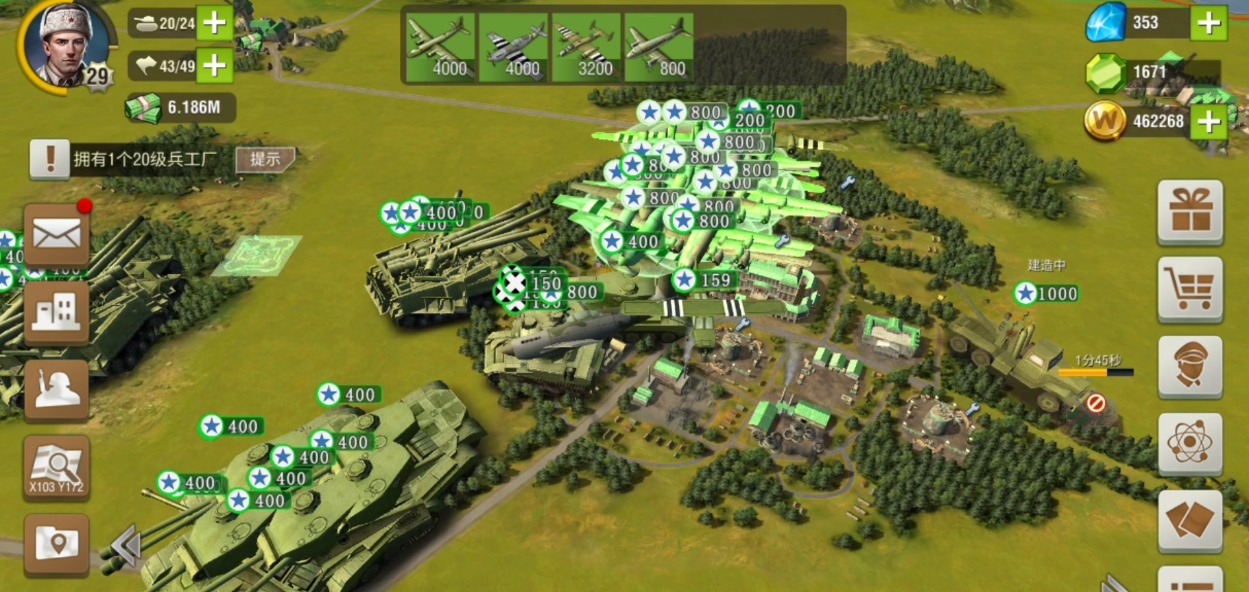Open the exclamation mark quest tracker
The image size is (1249, 592).
point(49,159)
